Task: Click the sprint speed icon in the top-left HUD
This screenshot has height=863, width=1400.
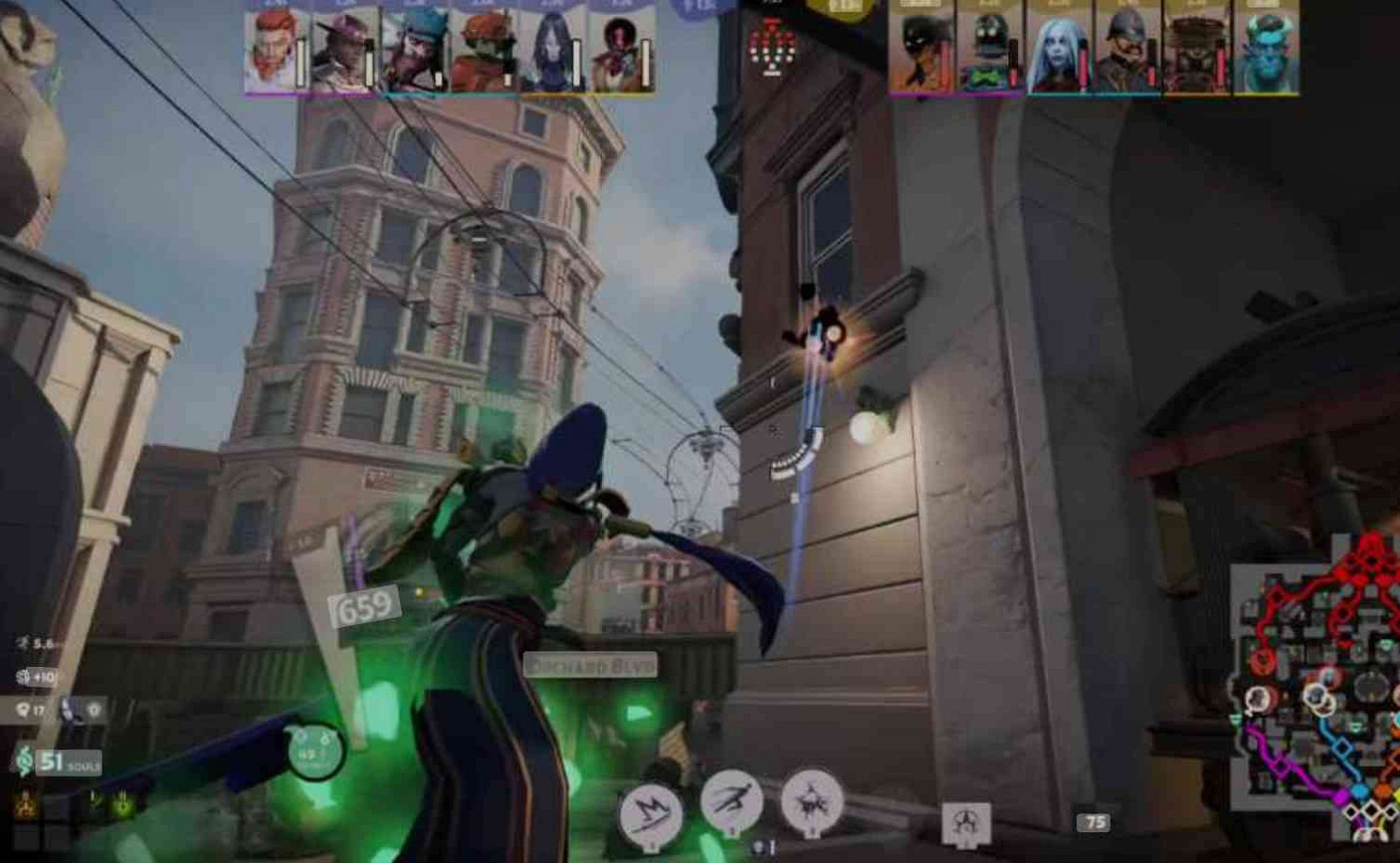Action: point(22,640)
